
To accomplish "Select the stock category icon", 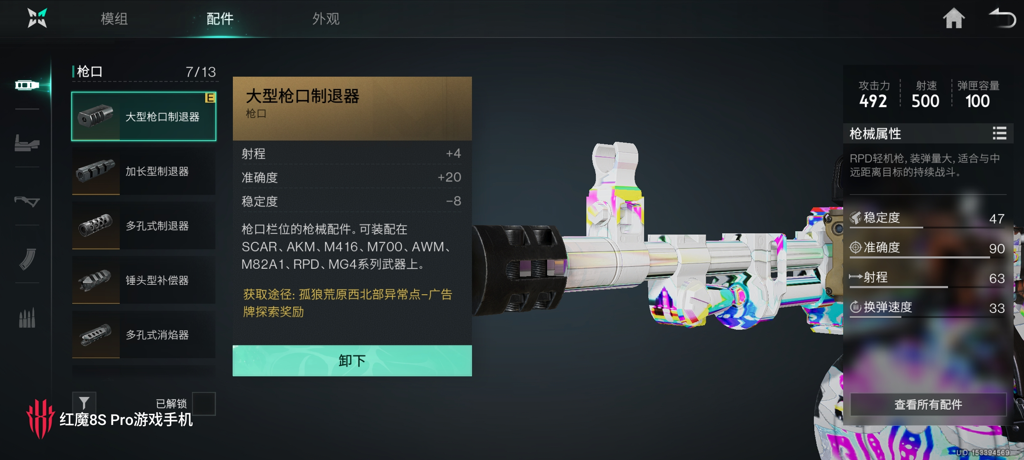I will point(27,202).
